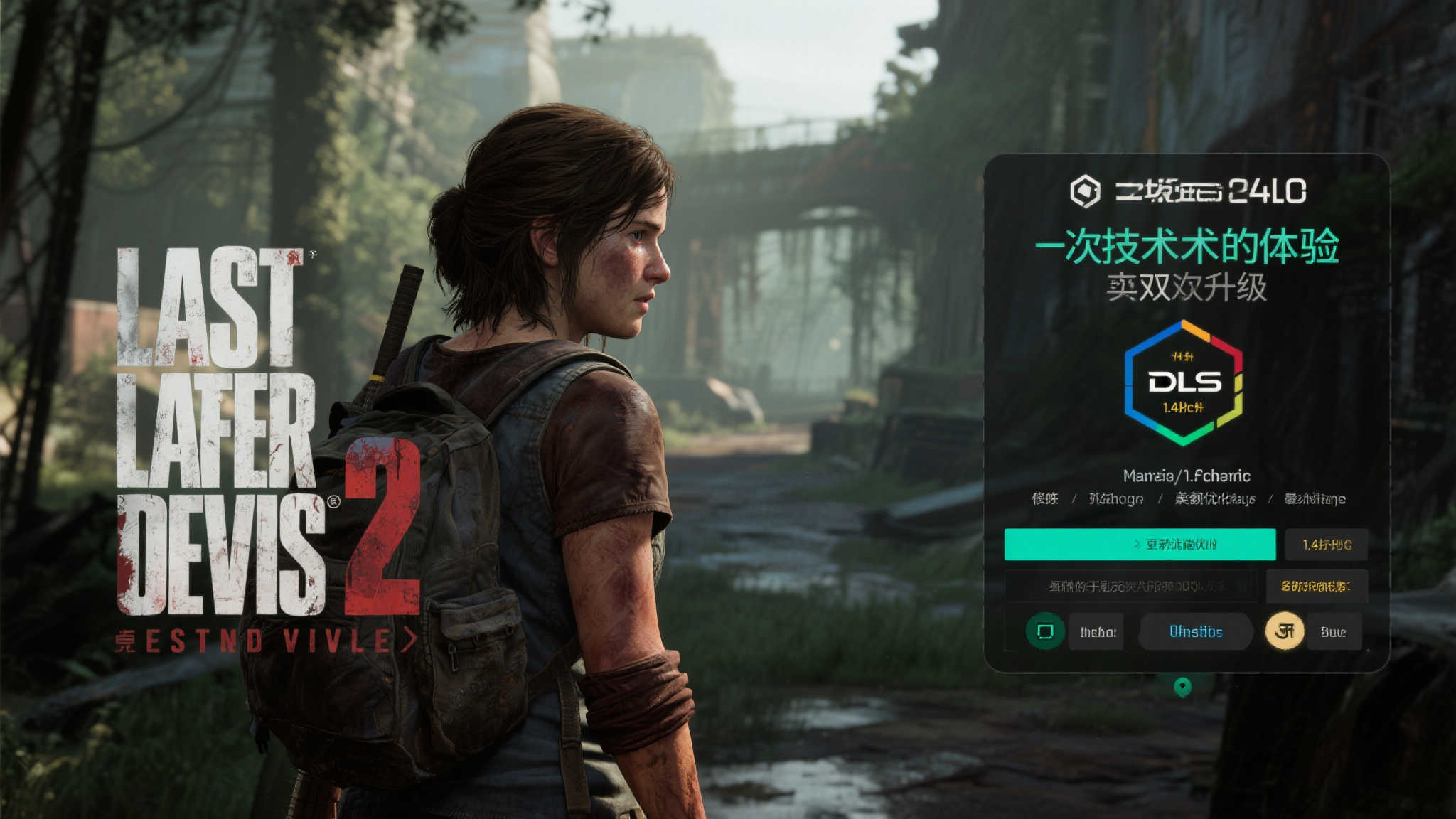Choose the dark button with yellow Chinese text

click(x=1316, y=586)
